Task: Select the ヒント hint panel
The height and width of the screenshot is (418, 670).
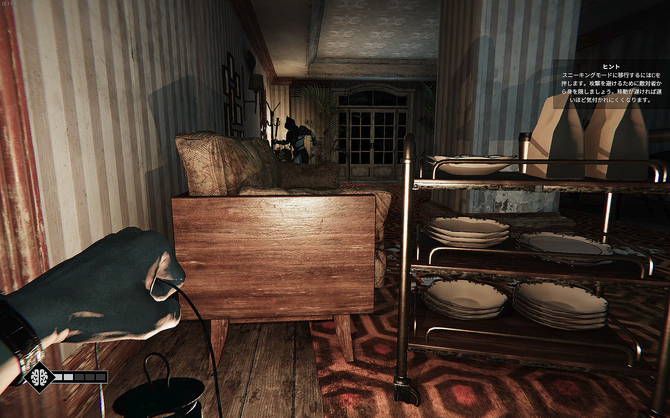Action: pyautogui.click(x=608, y=82)
